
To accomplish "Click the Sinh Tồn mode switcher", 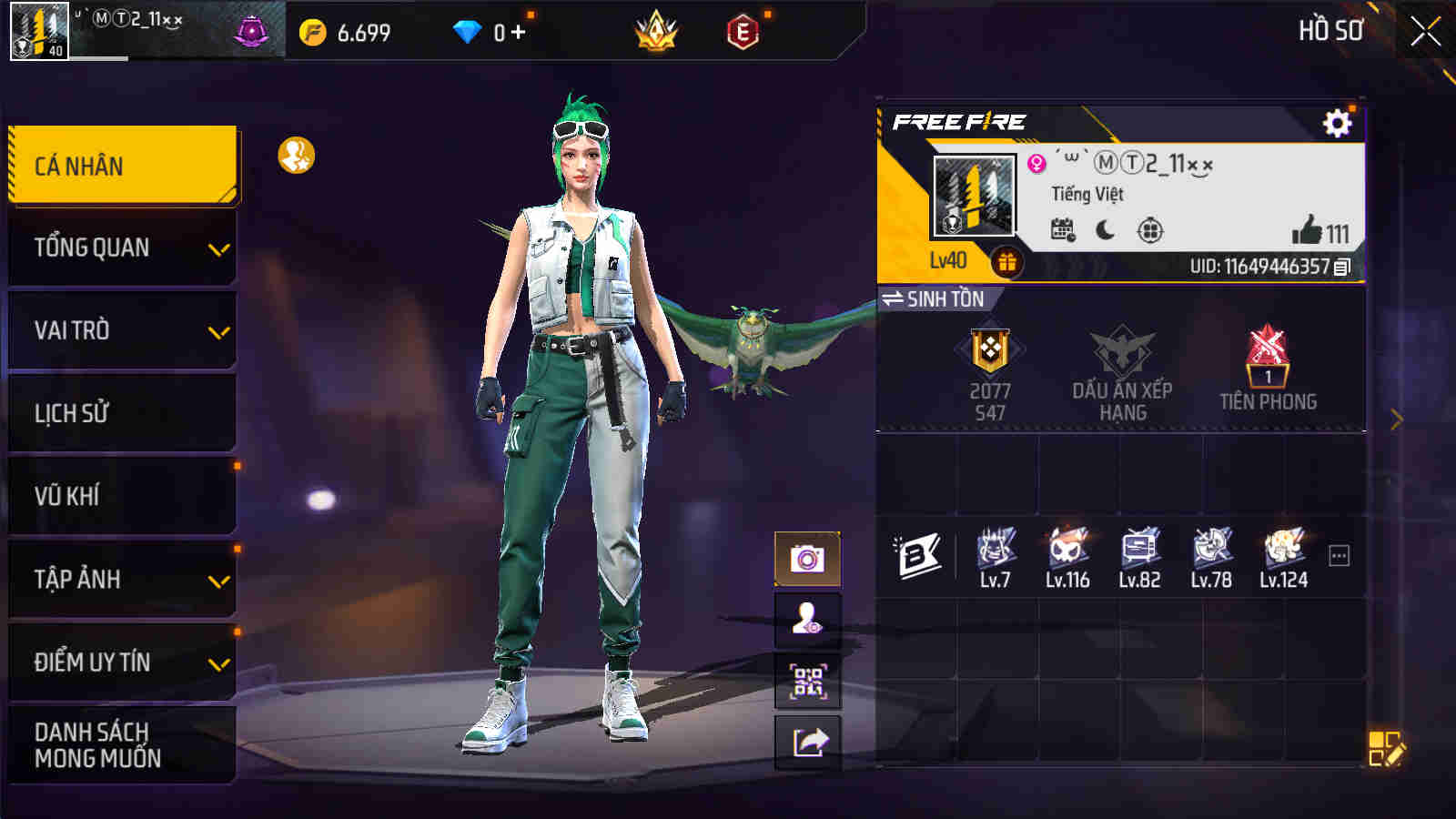I will click(936, 296).
